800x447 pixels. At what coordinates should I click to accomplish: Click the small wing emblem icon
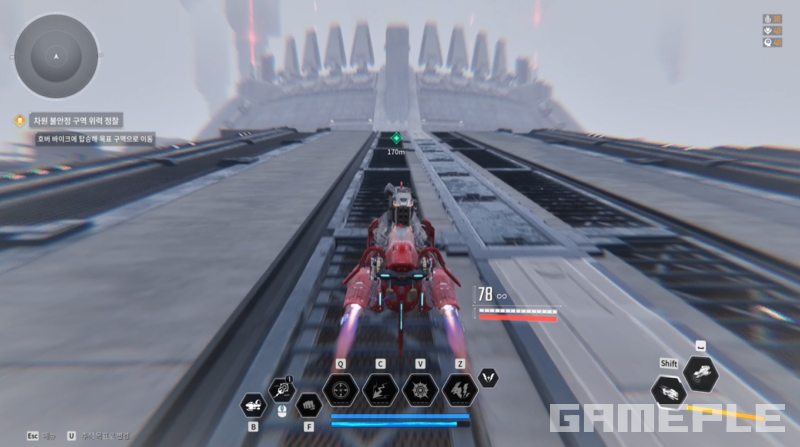[489, 378]
